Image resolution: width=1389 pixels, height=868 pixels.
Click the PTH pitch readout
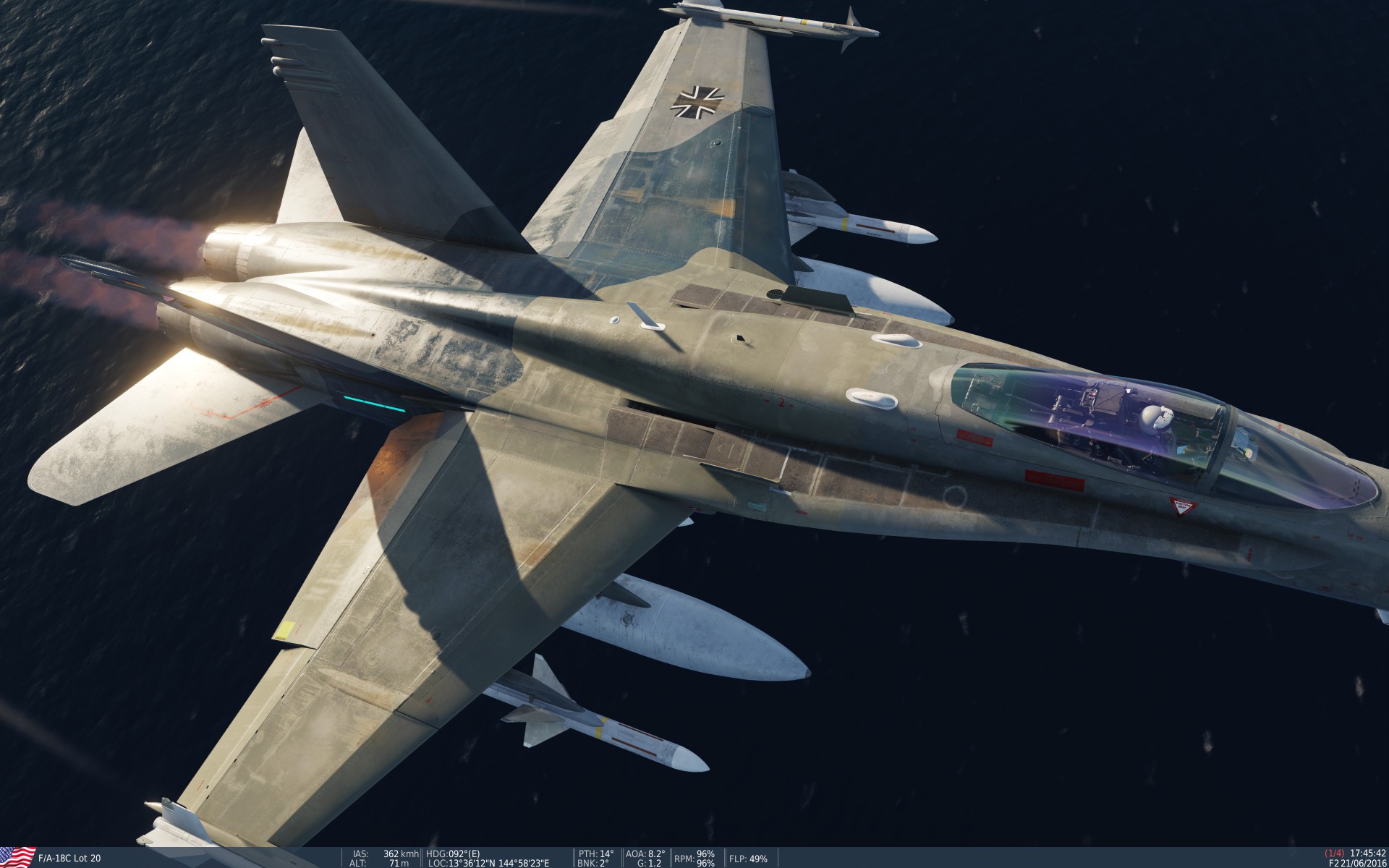[x=595, y=853]
